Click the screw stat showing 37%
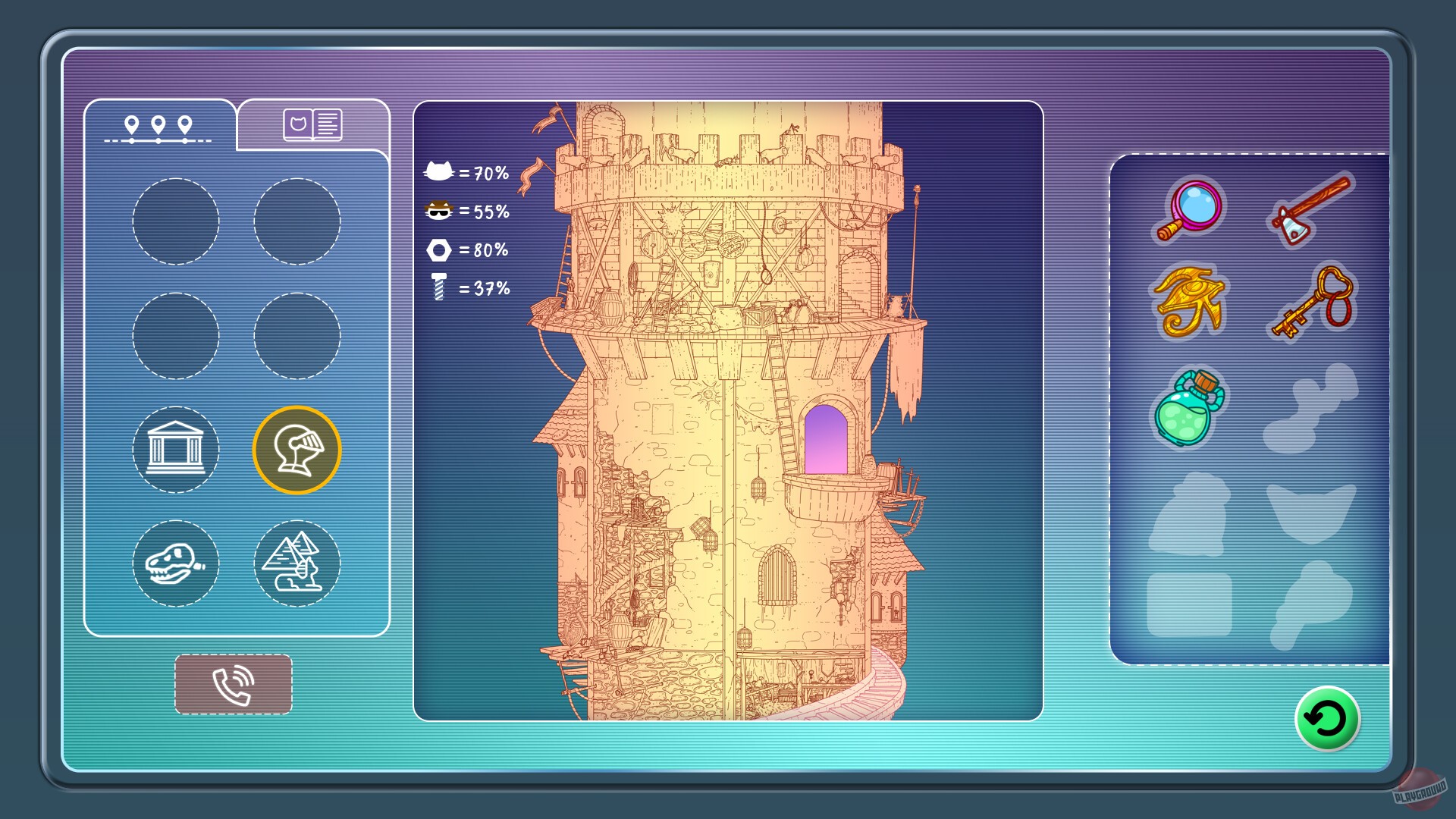Viewport: 1456px width, 819px height. click(x=437, y=287)
